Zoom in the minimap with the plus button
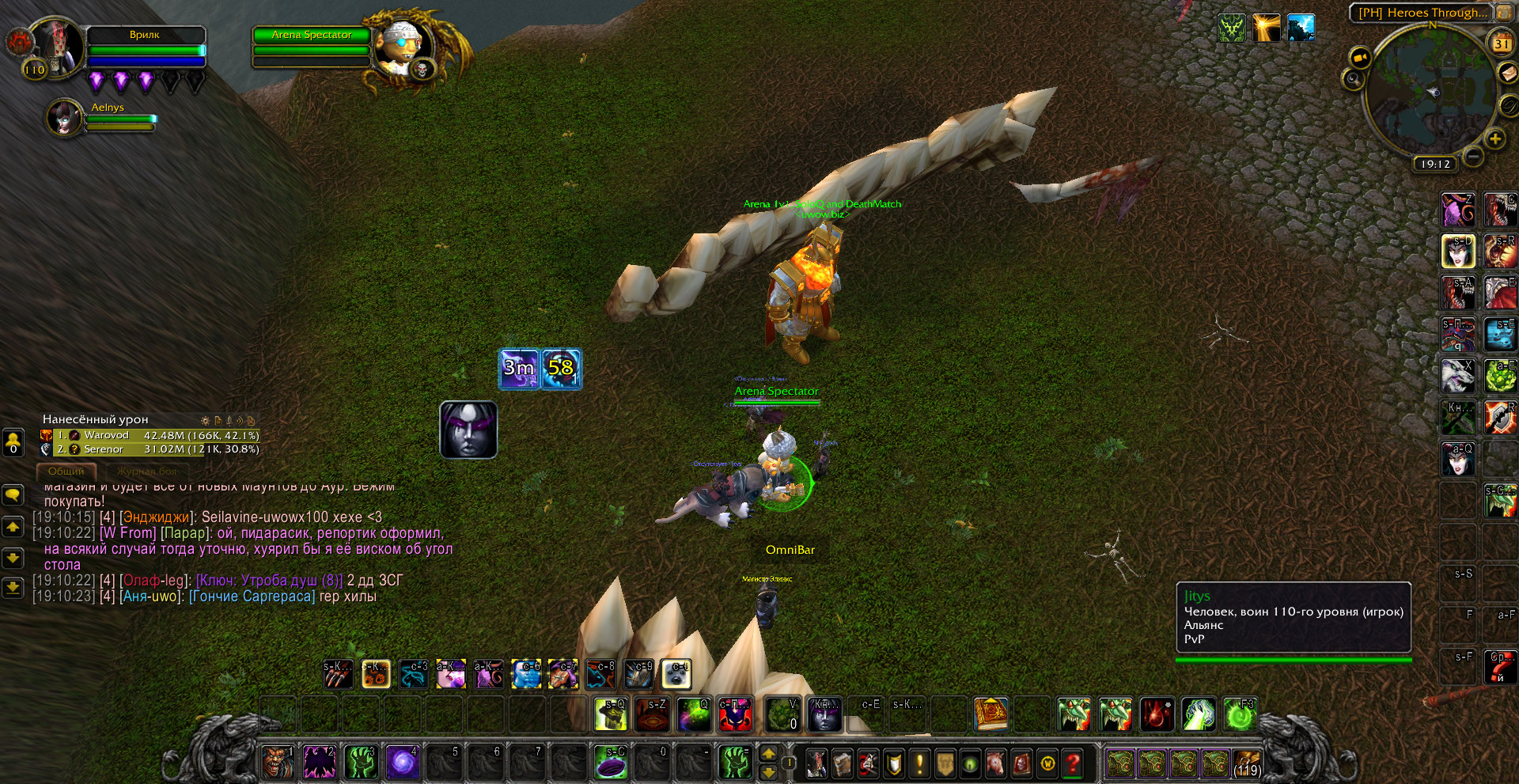The image size is (1519, 784). pyautogui.click(x=1494, y=139)
